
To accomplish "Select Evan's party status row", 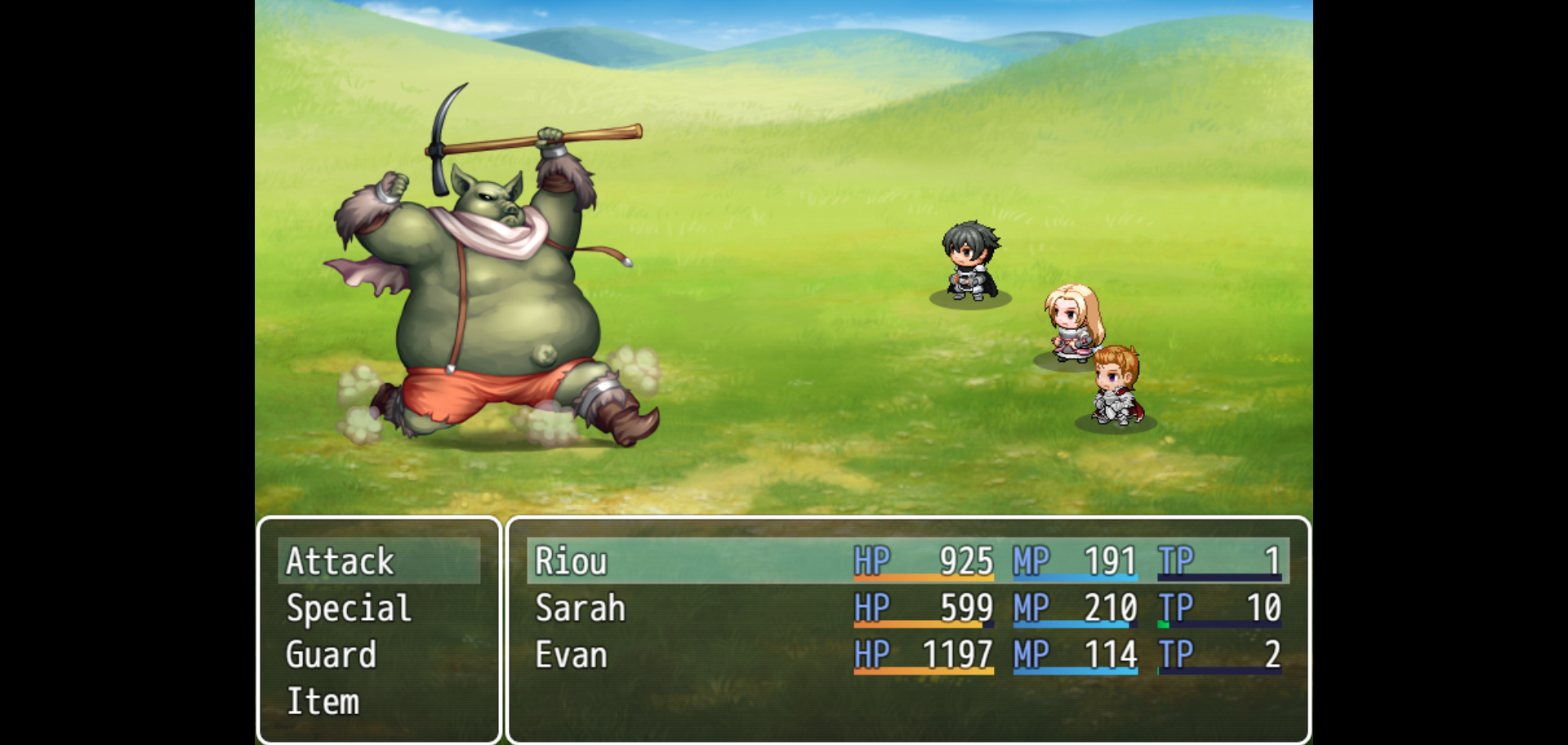I will tap(906, 655).
